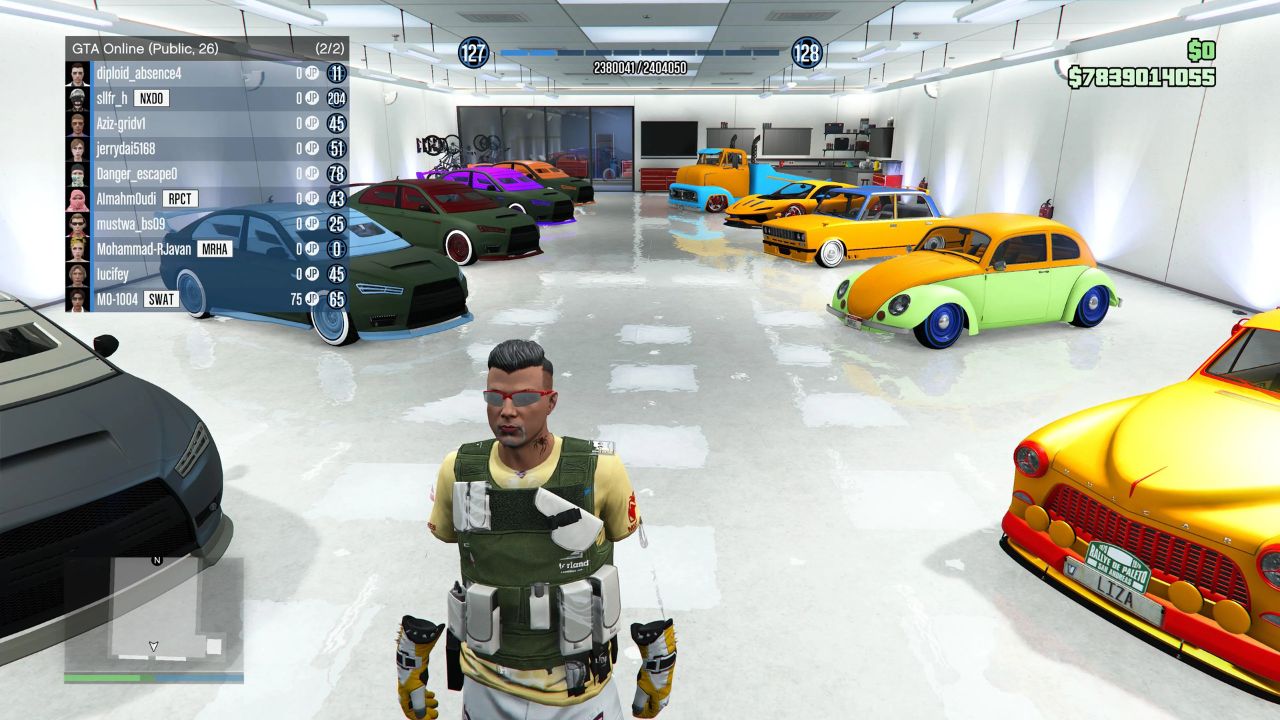This screenshot has height=720, width=1280.
Task: Click the JP badge next to MO-1004
Action: (311, 298)
